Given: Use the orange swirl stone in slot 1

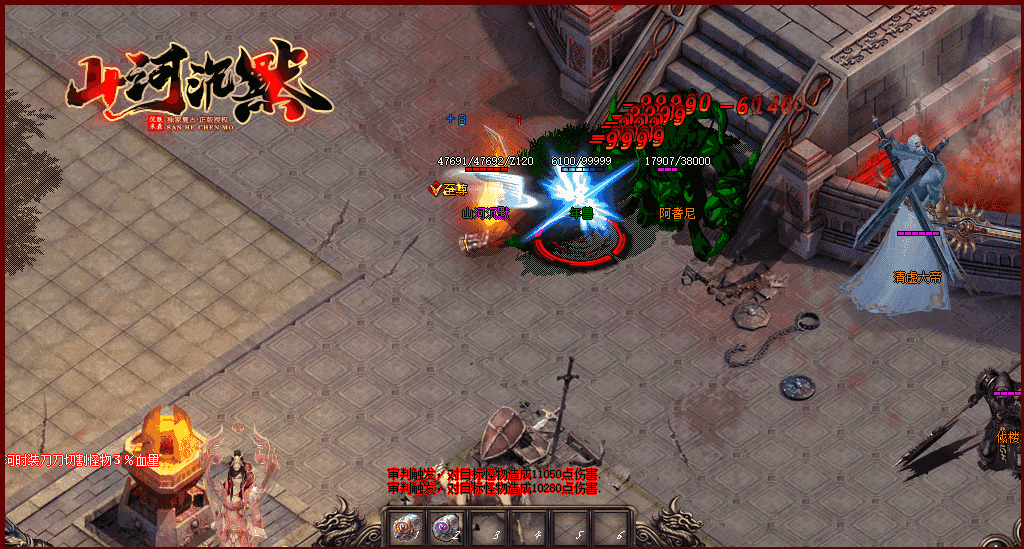Looking at the screenshot, I should [x=405, y=527].
